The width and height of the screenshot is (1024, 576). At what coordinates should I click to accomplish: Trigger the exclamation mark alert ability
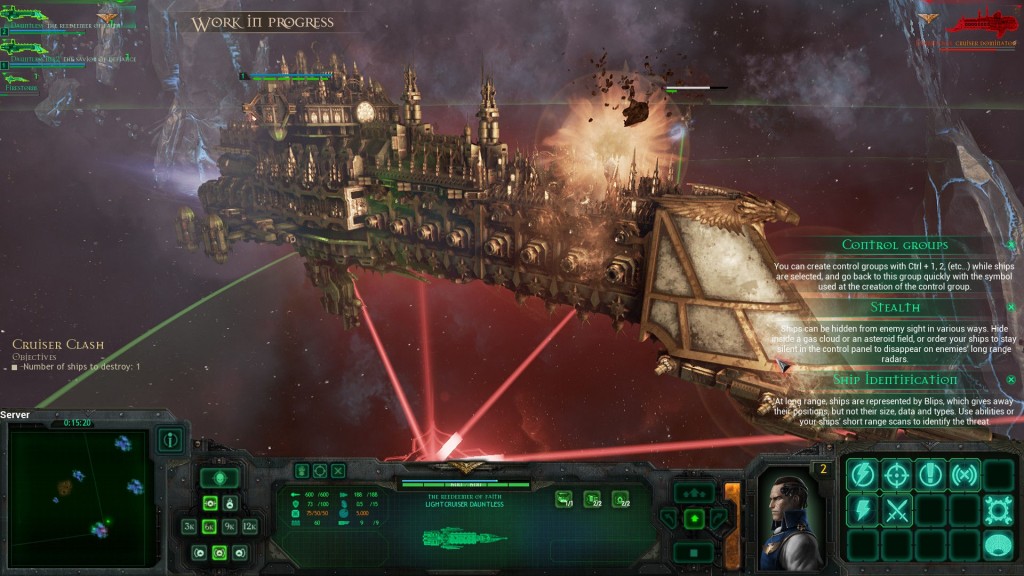click(x=931, y=475)
